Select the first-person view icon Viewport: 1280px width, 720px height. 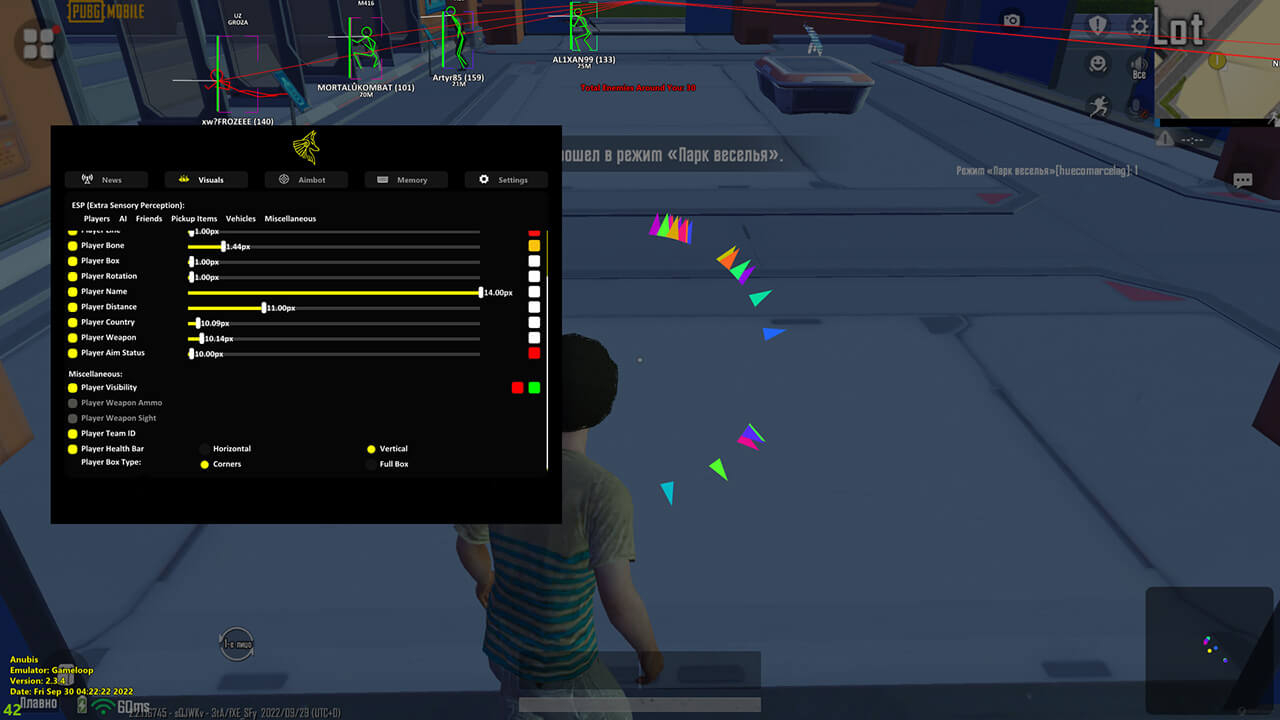pos(237,645)
